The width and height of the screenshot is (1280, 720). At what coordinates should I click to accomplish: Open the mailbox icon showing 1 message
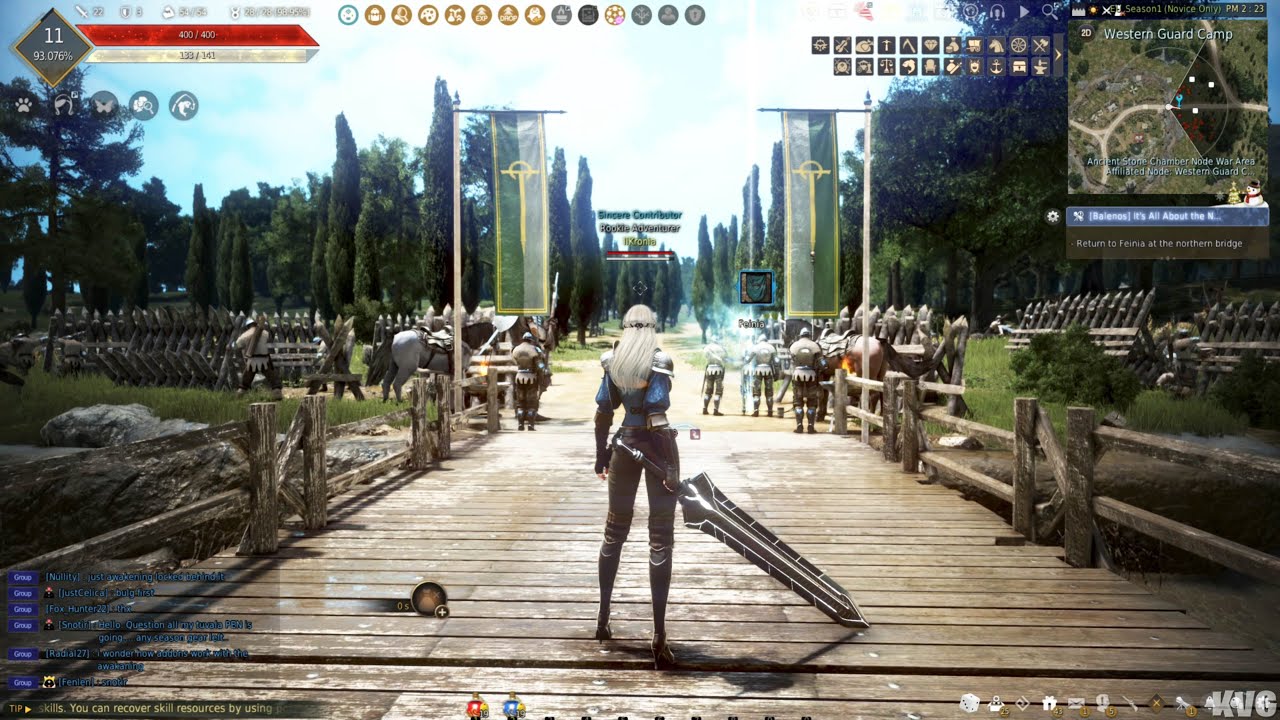click(x=1077, y=700)
